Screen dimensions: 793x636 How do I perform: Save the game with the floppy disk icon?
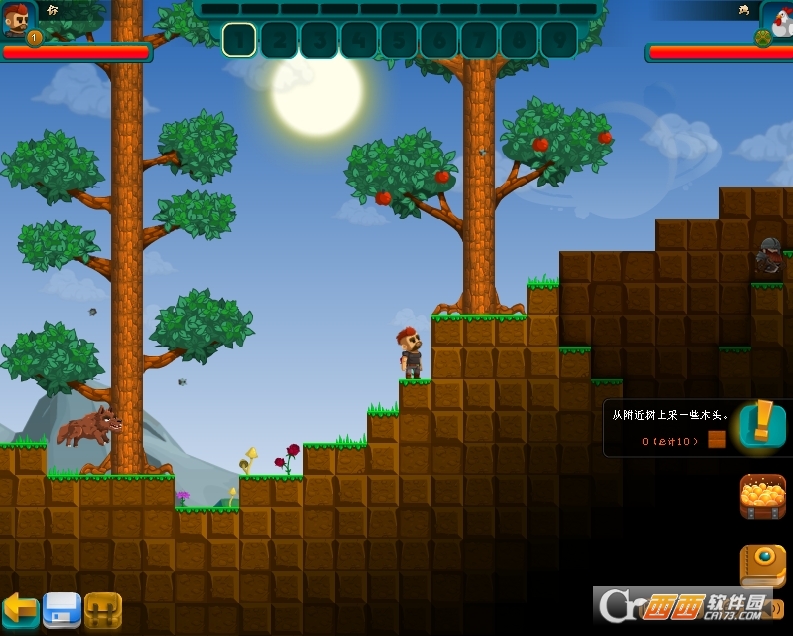[61, 609]
